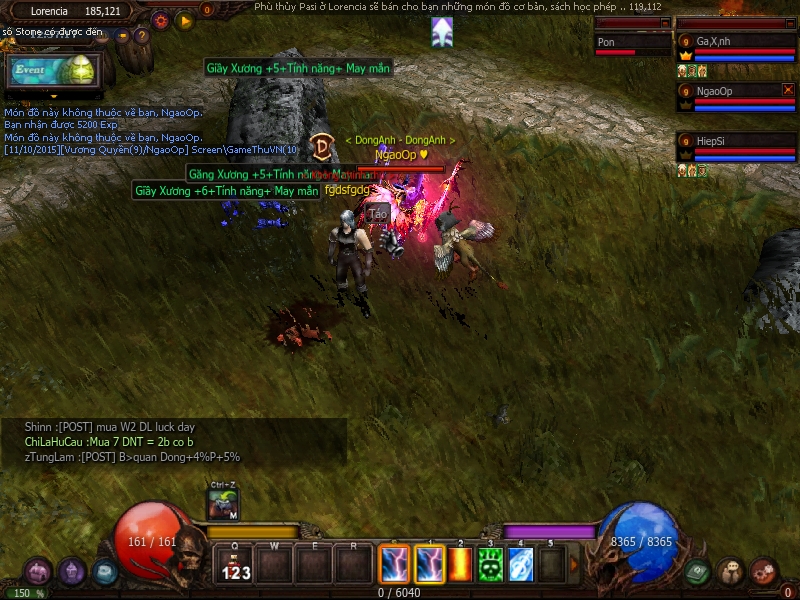Click the purple bag icon button
This screenshot has height=600, width=800.
tap(39, 572)
